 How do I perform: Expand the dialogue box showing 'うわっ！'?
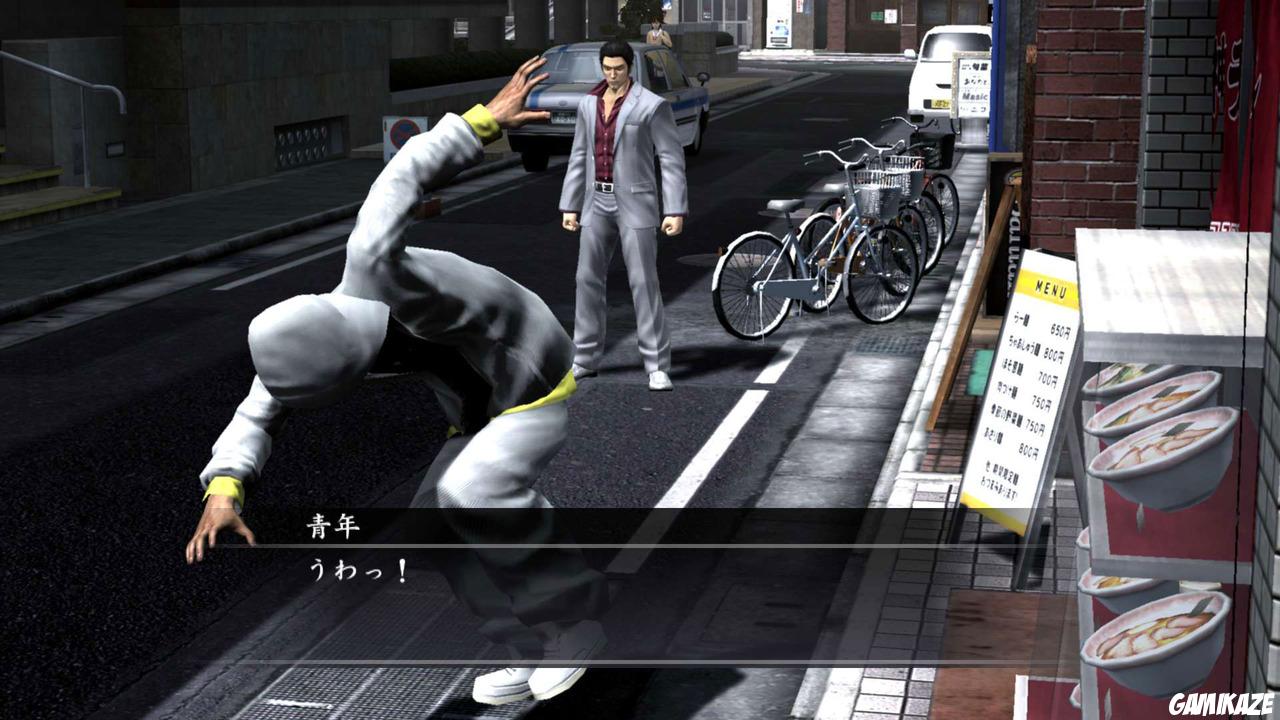(x=640, y=570)
